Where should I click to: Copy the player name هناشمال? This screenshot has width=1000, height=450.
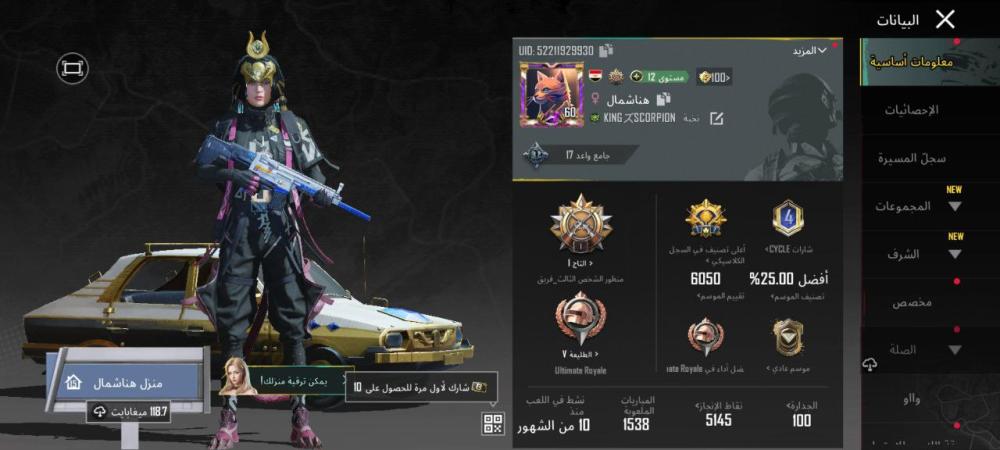664,99
